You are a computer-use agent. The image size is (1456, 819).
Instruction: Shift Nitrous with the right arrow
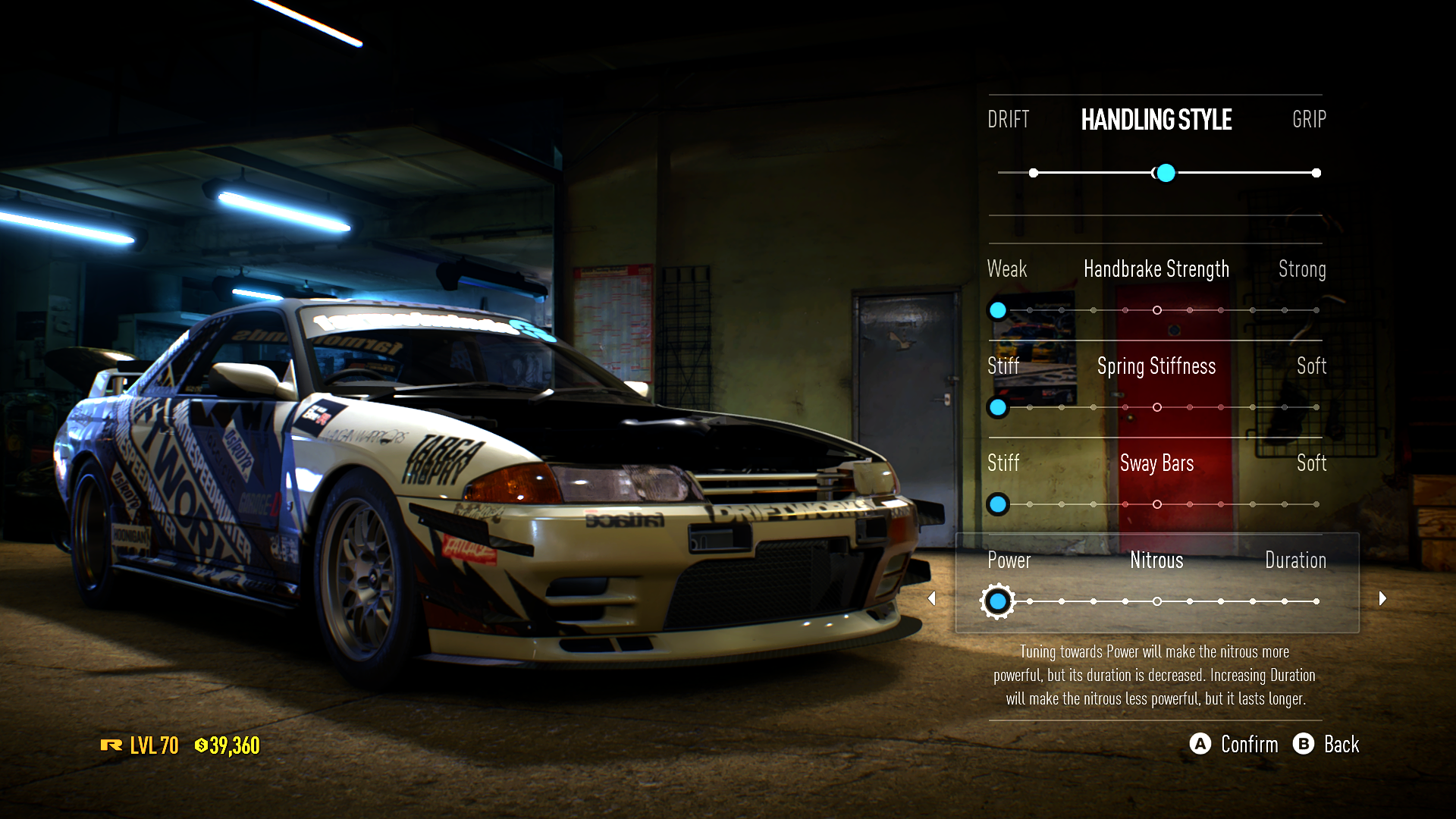coord(1382,598)
